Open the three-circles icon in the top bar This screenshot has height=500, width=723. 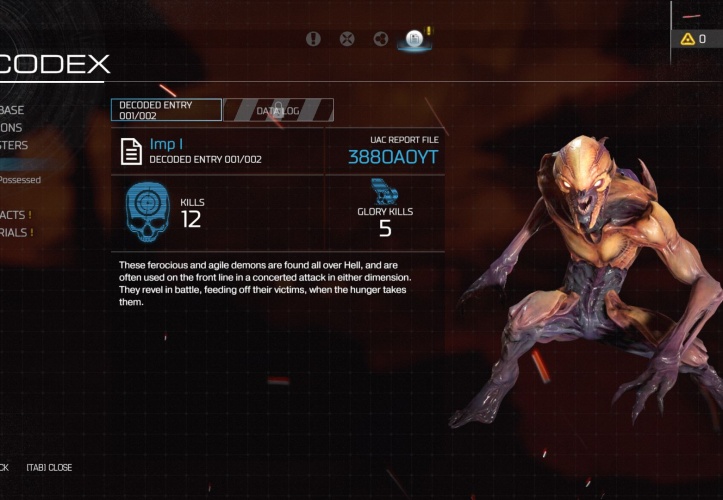(x=380, y=39)
